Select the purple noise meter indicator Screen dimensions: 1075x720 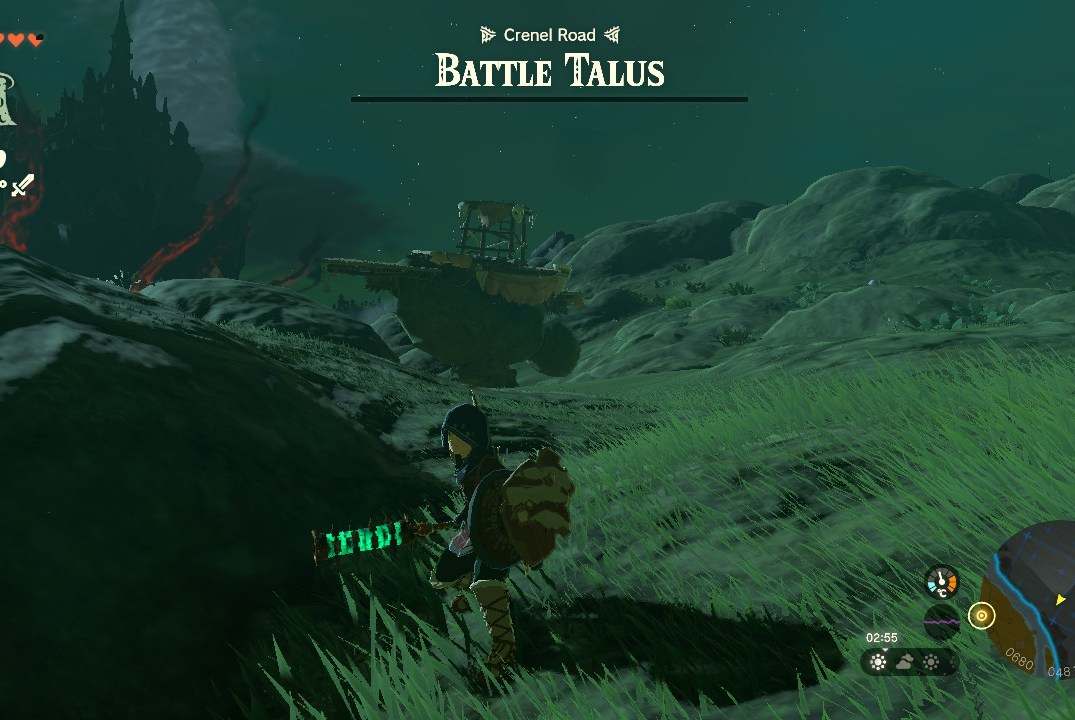click(x=941, y=621)
